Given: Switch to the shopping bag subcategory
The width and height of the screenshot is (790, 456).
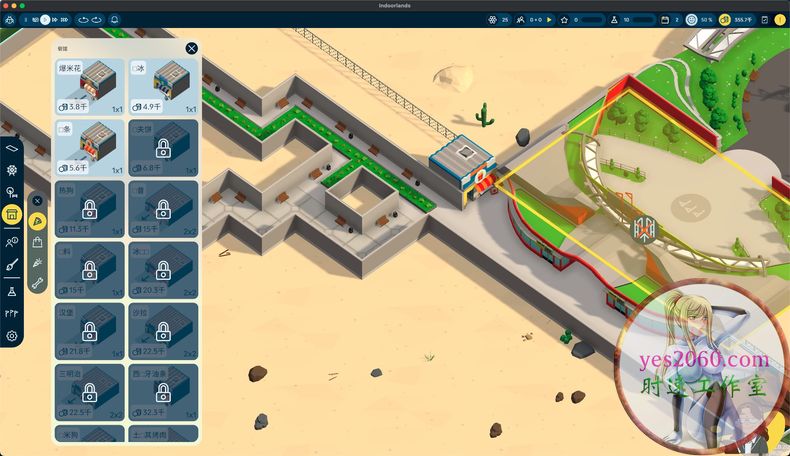Looking at the screenshot, I should [38, 242].
